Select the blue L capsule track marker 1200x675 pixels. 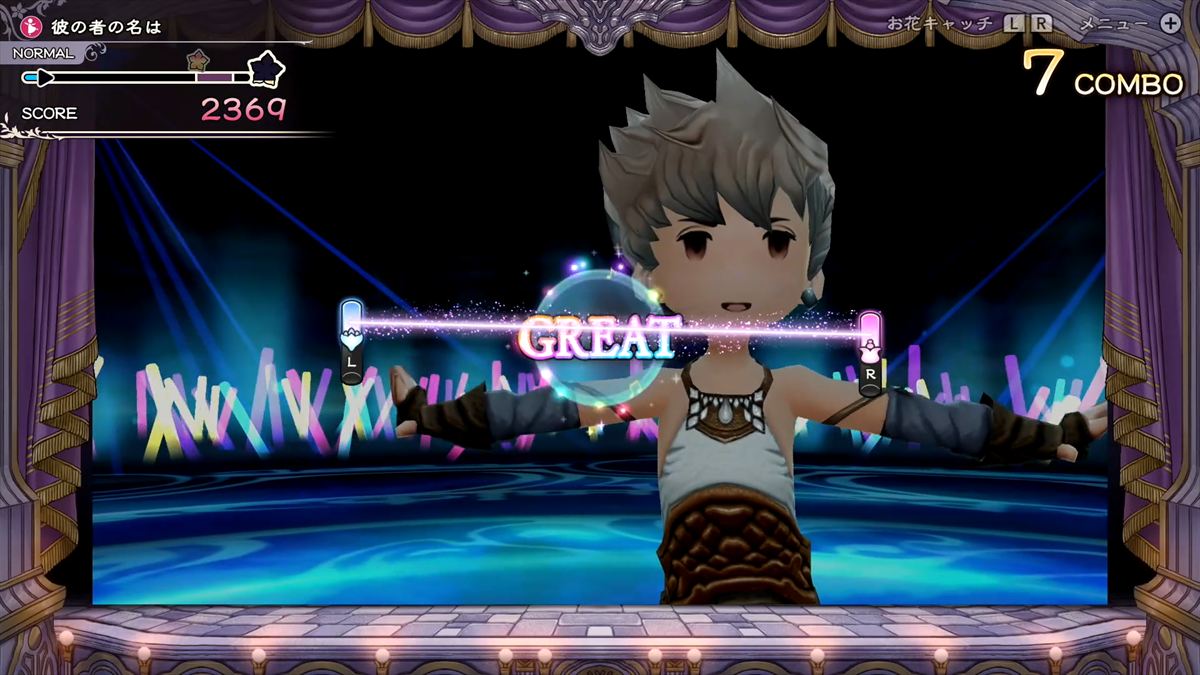[351, 342]
